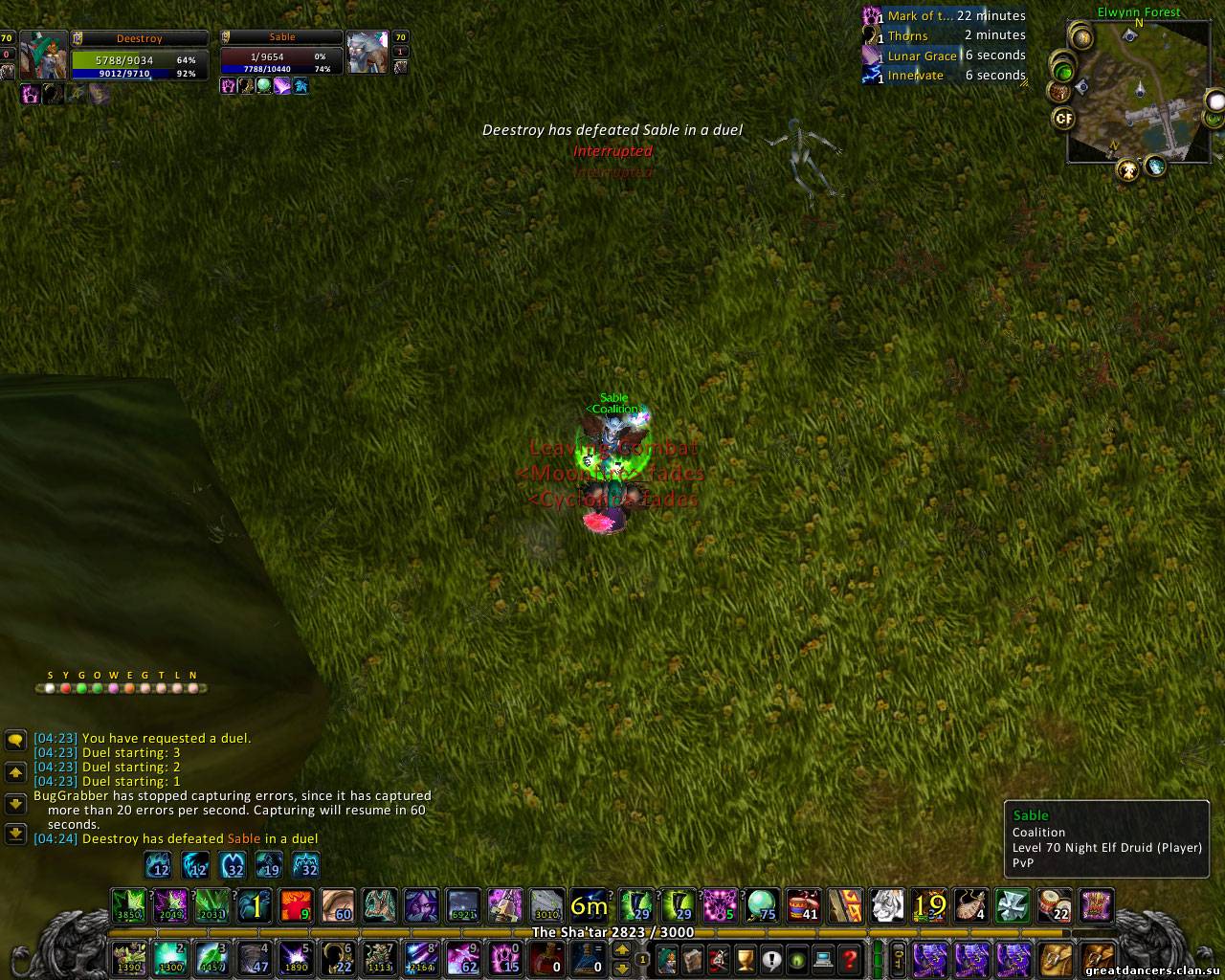The width and height of the screenshot is (1225, 980).
Task: Jump chat log to the bottom
Action: tap(15, 834)
